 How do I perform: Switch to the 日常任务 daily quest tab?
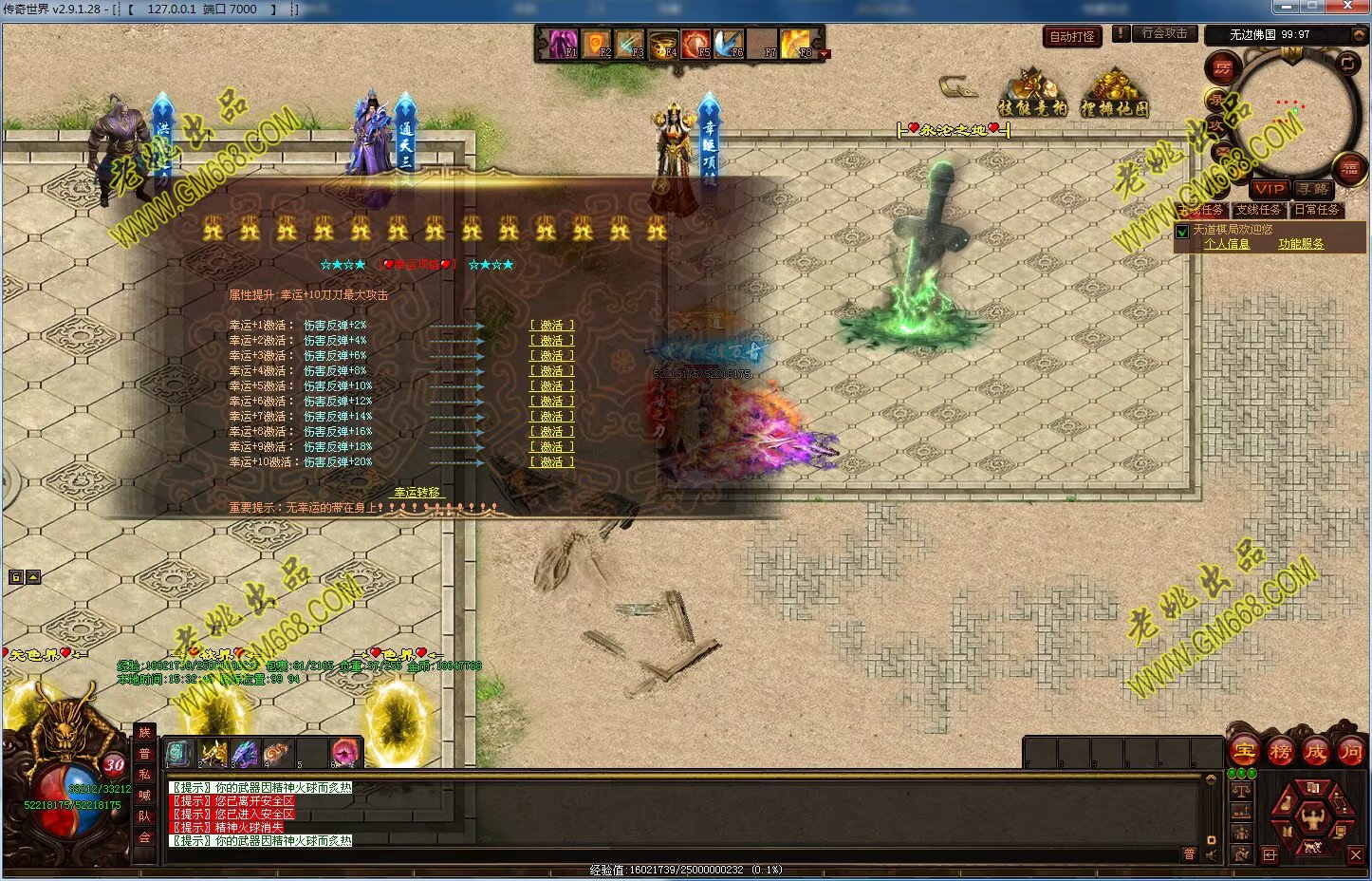click(1316, 210)
